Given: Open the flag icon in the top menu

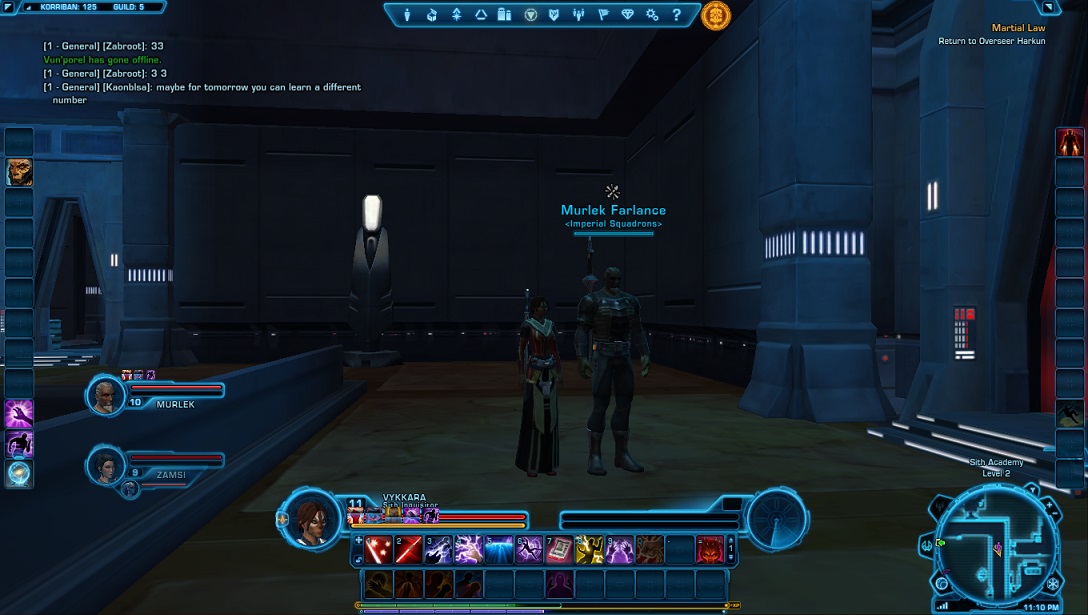Looking at the screenshot, I should [x=603, y=15].
